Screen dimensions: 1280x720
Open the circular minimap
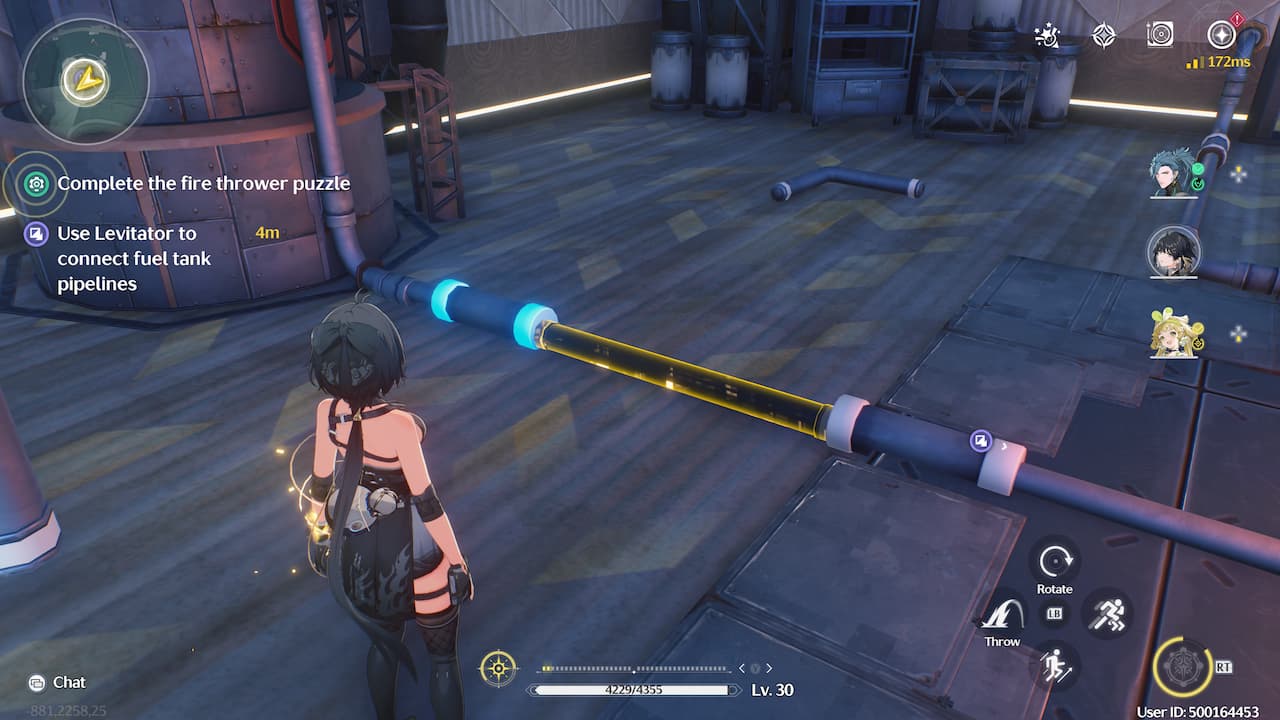pos(85,80)
